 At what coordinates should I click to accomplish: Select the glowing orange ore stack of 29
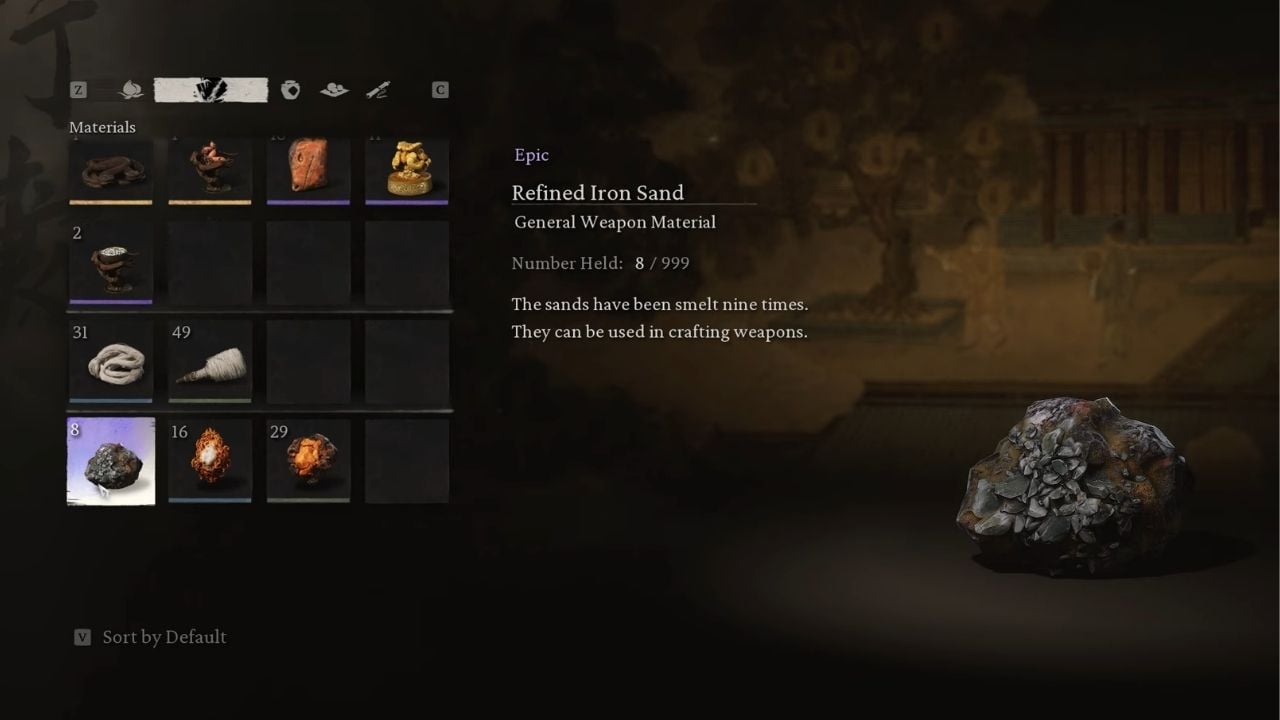[308, 460]
